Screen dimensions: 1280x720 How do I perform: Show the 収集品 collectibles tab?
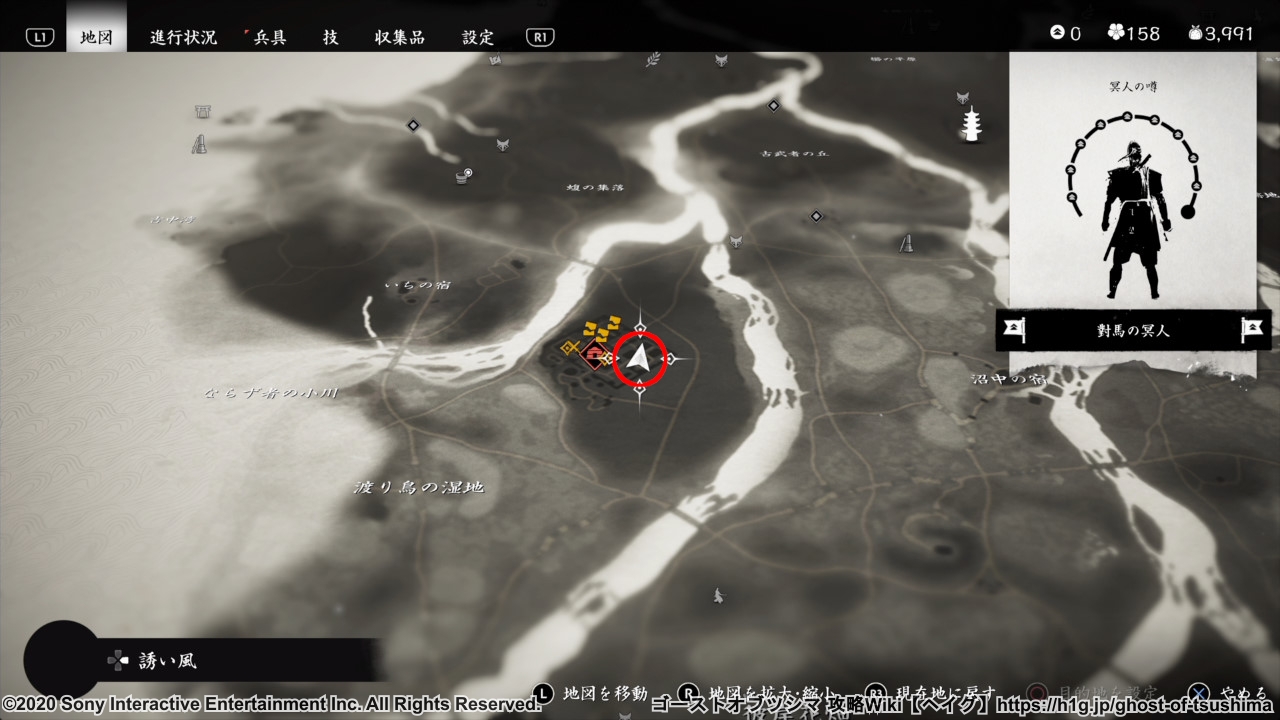click(x=400, y=37)
